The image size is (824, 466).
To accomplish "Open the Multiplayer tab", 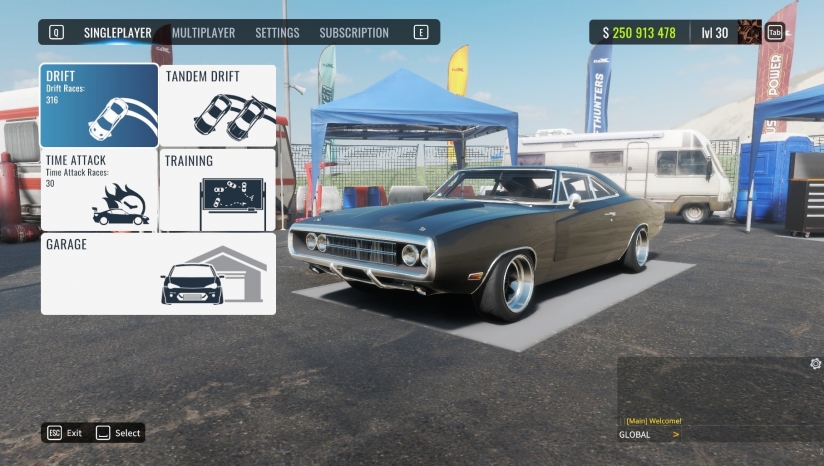I will [x=203, y=33].
